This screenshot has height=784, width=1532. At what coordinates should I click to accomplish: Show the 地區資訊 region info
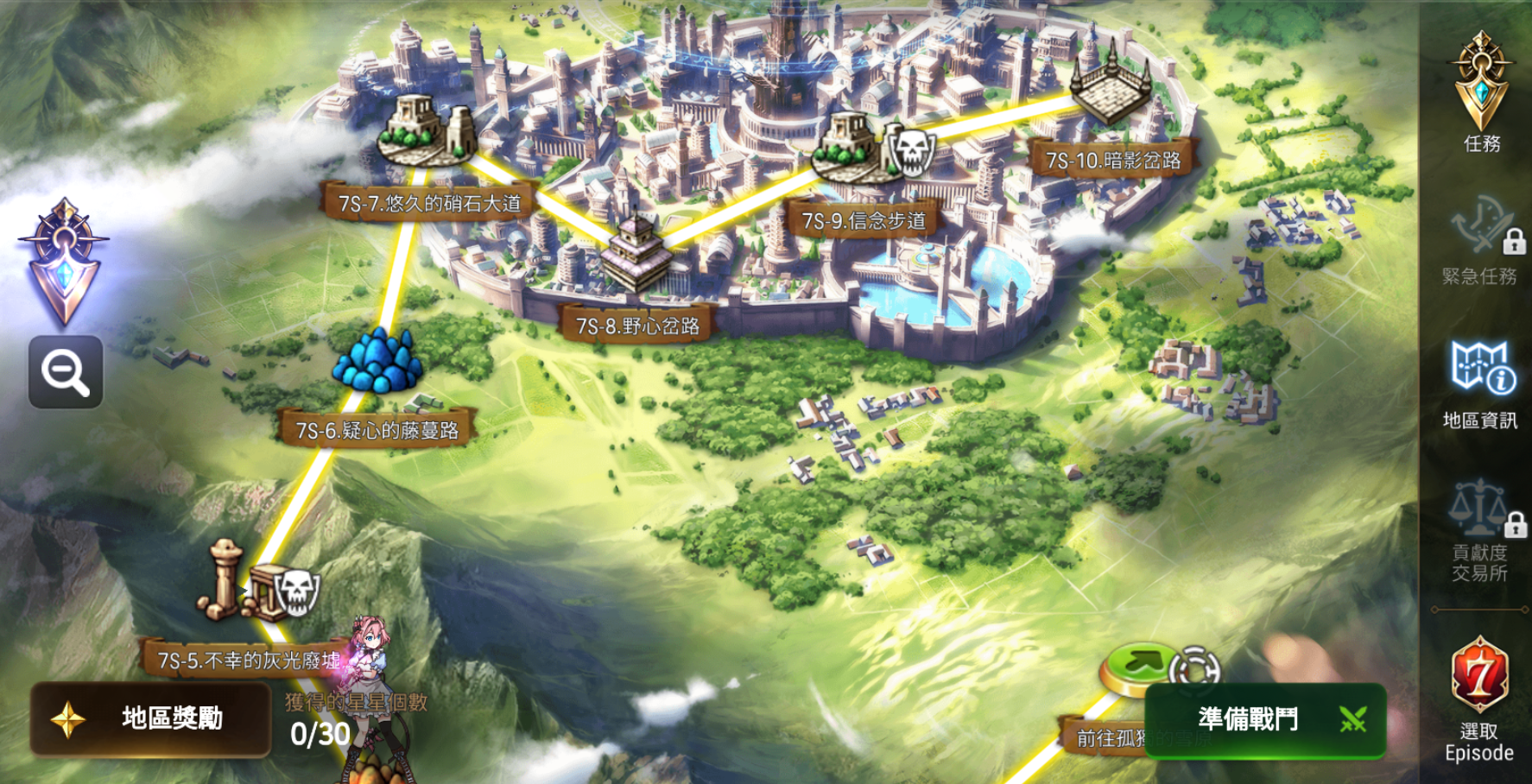coord(1480,384)
